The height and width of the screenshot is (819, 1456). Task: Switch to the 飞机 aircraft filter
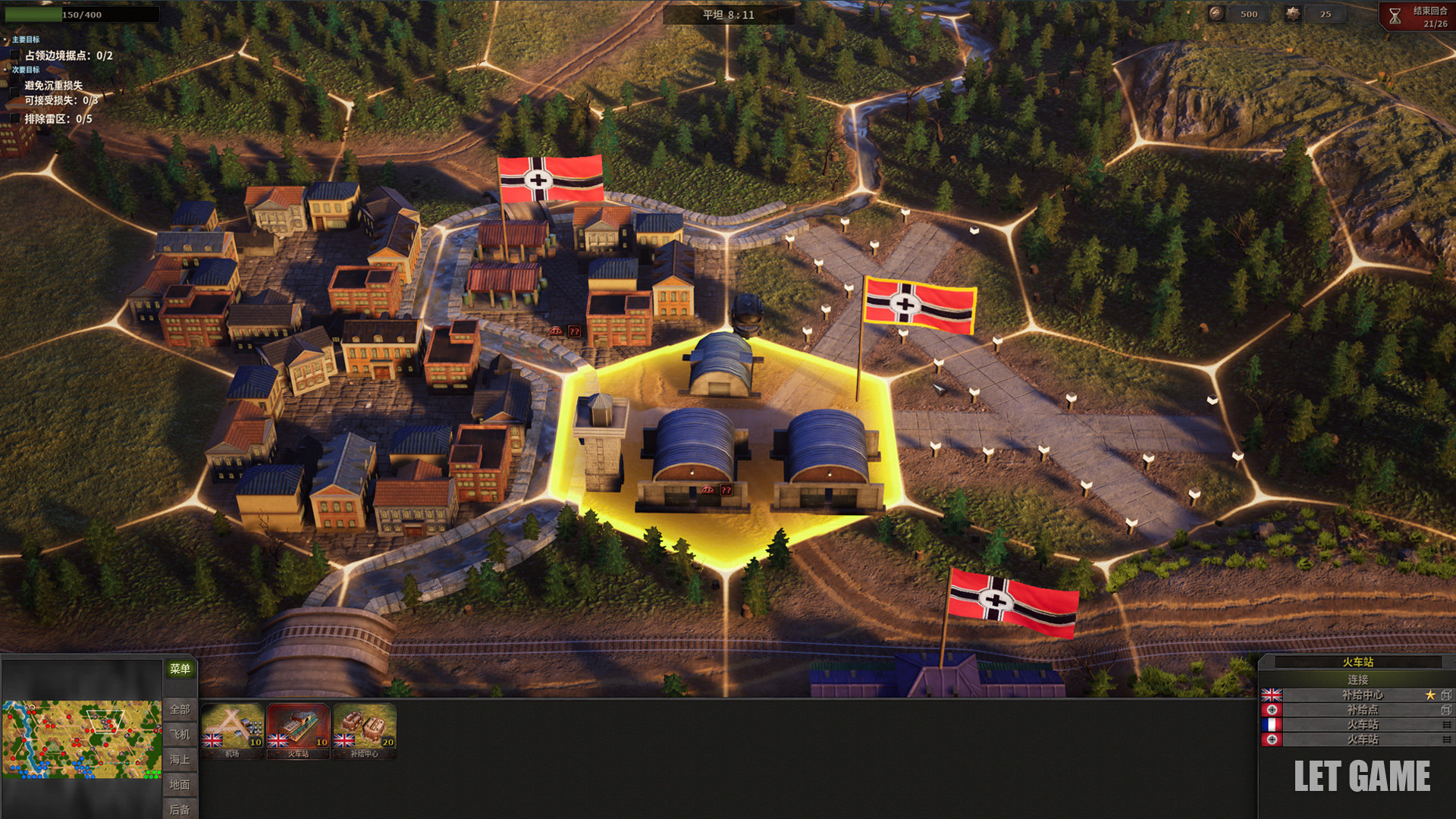[180, 734]
